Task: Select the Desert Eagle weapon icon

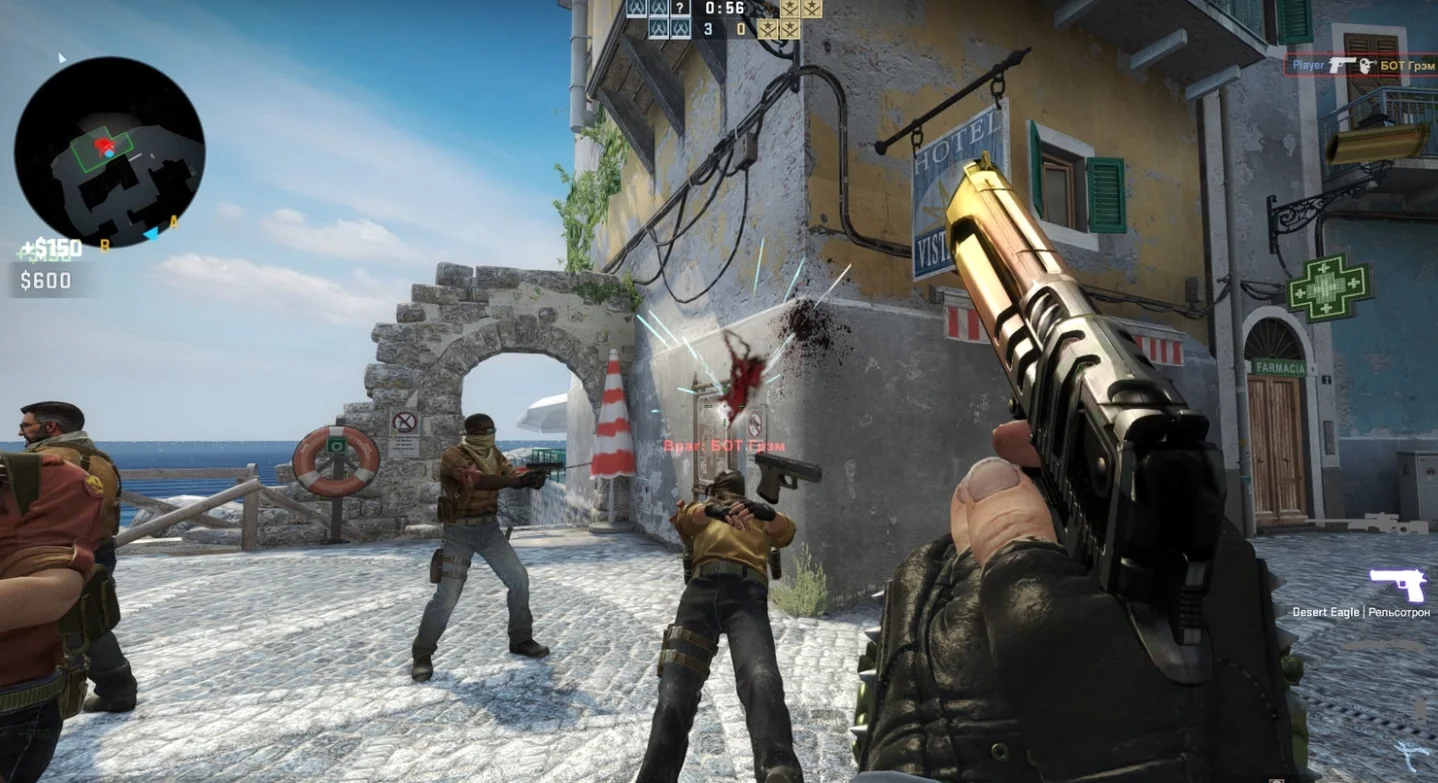Action: pyautogui.click(x=1397, y=583)
